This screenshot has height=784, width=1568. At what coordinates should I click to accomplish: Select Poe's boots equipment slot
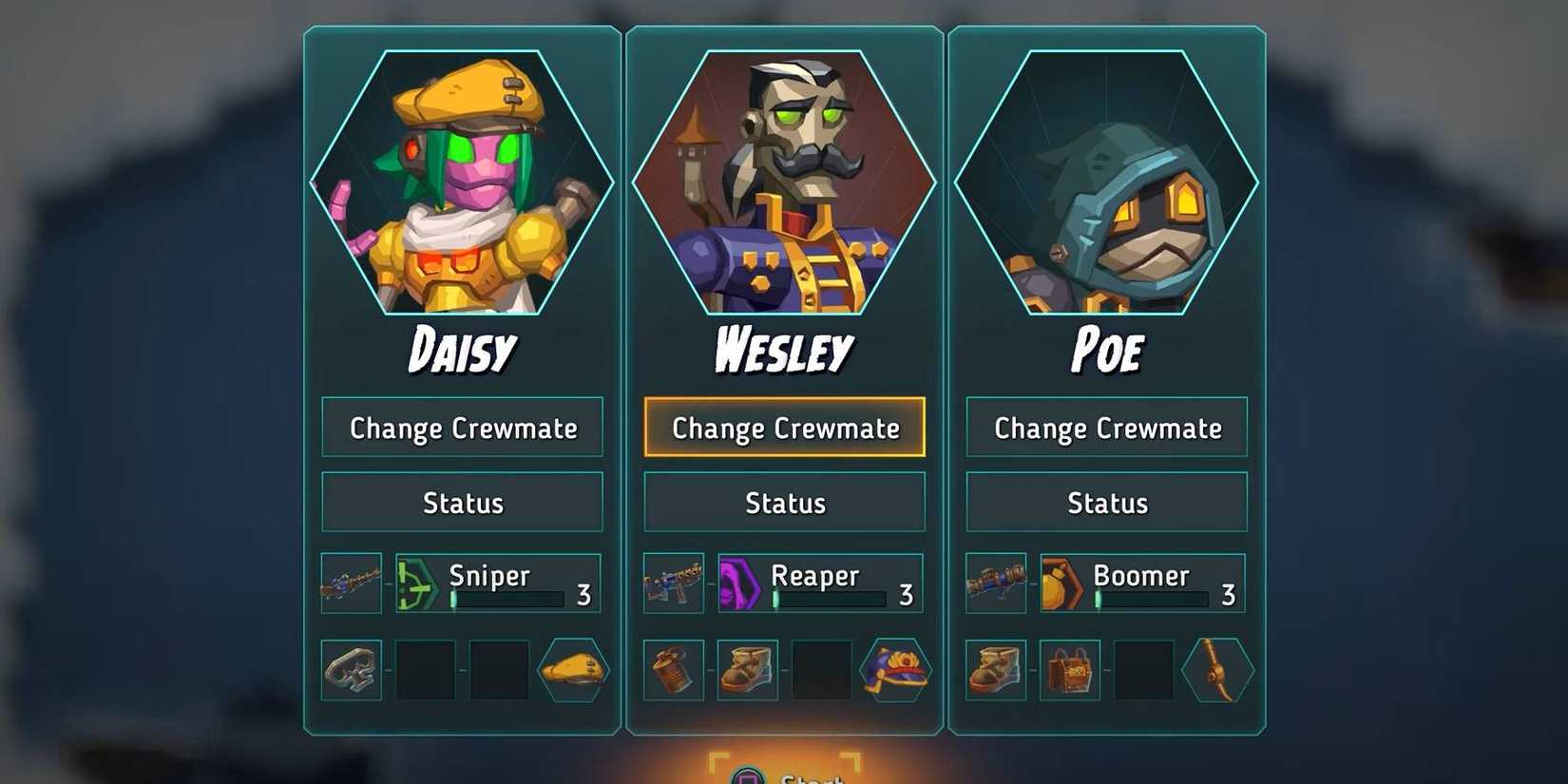[x=996, y=670]
